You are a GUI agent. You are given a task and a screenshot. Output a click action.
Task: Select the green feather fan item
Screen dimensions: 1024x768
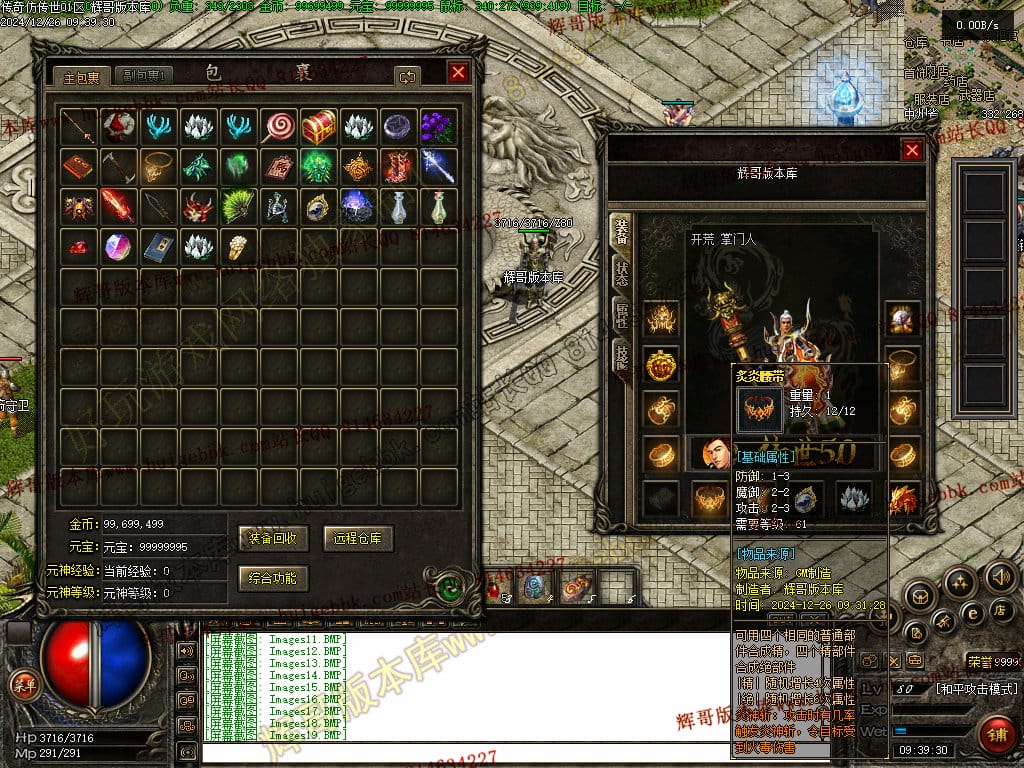coord(237,206)
